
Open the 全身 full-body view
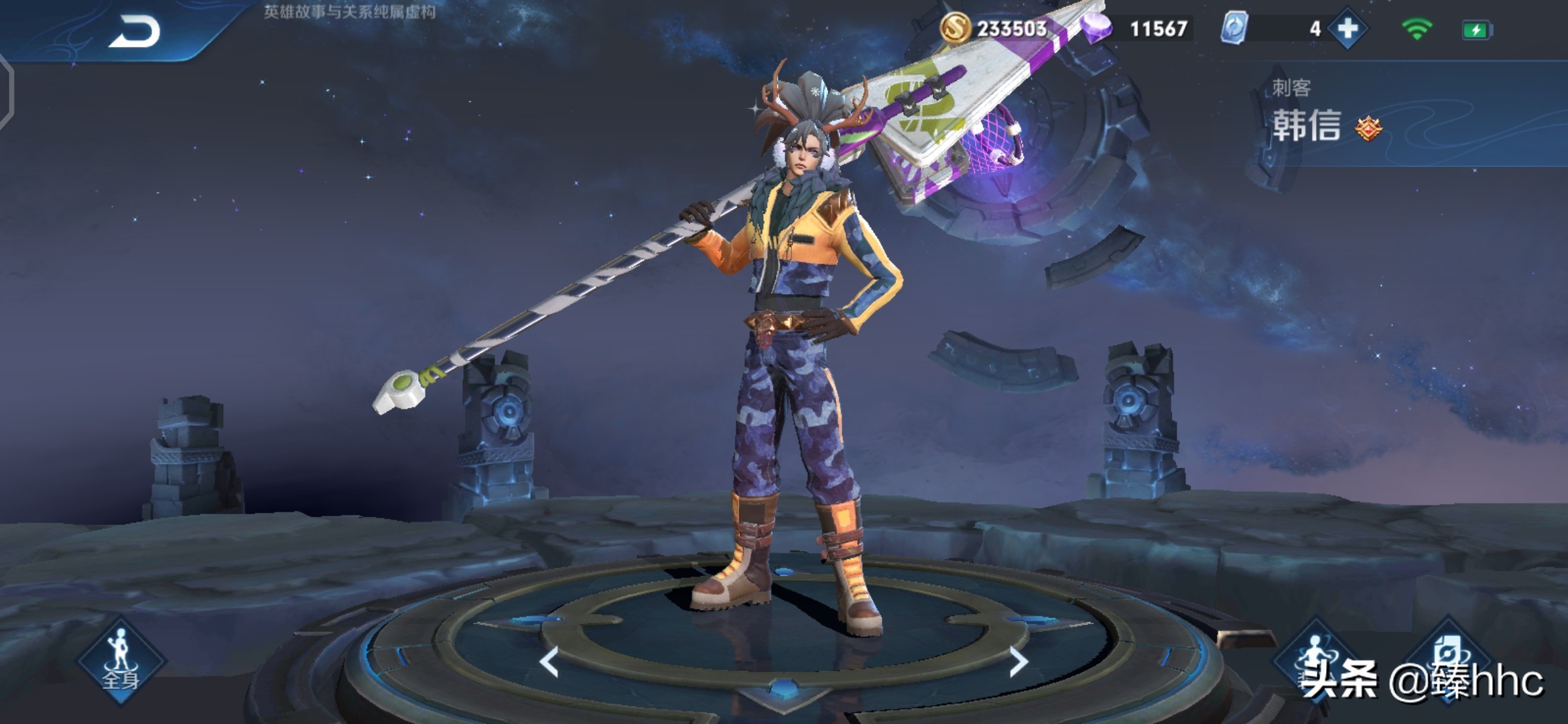point(121,660)
